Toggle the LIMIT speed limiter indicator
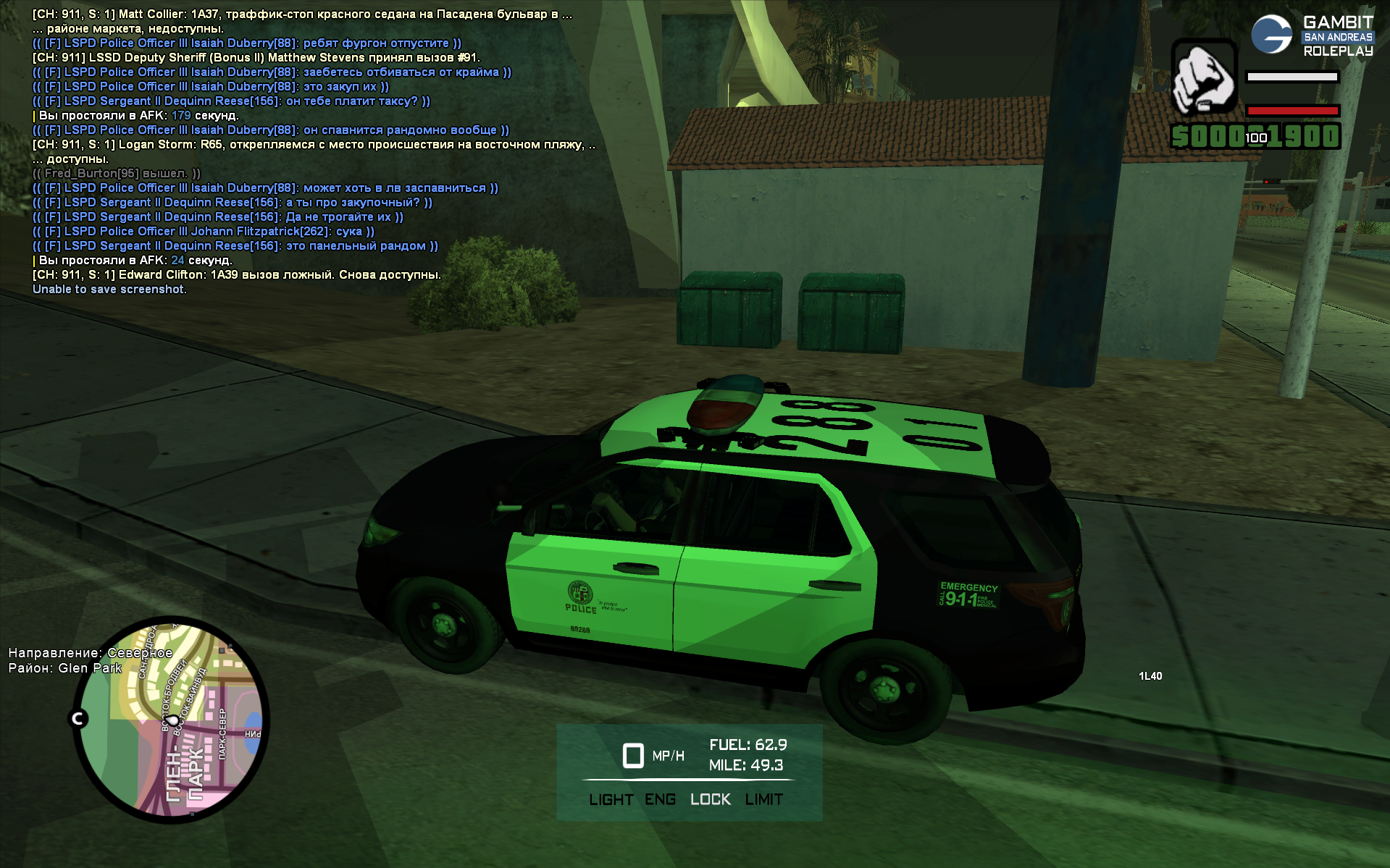Screen dimensions: 1390x868 click(x=763, y=799)
